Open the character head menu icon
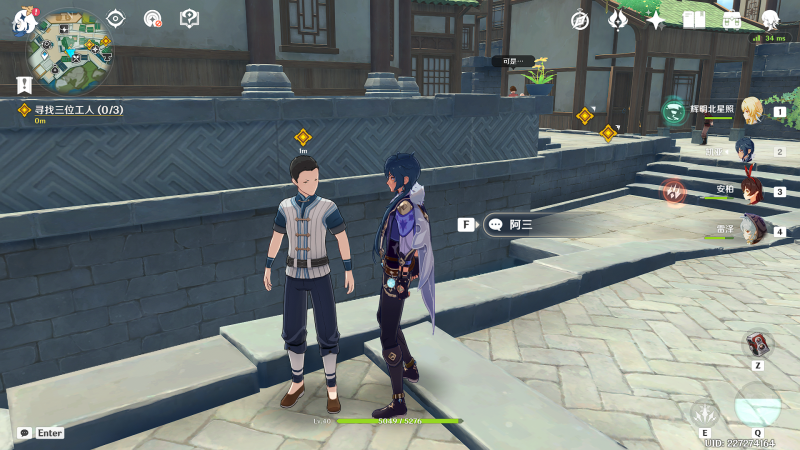 [770, 20]
